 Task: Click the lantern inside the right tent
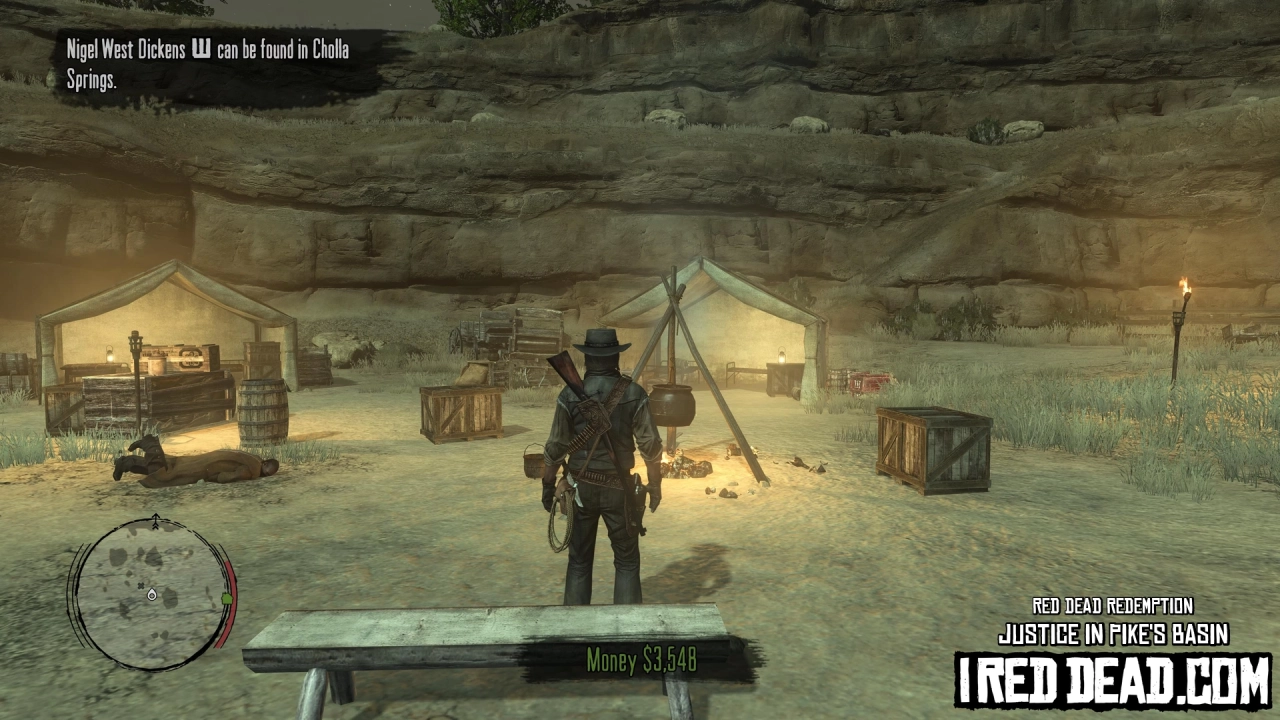(x=780, y=355)
